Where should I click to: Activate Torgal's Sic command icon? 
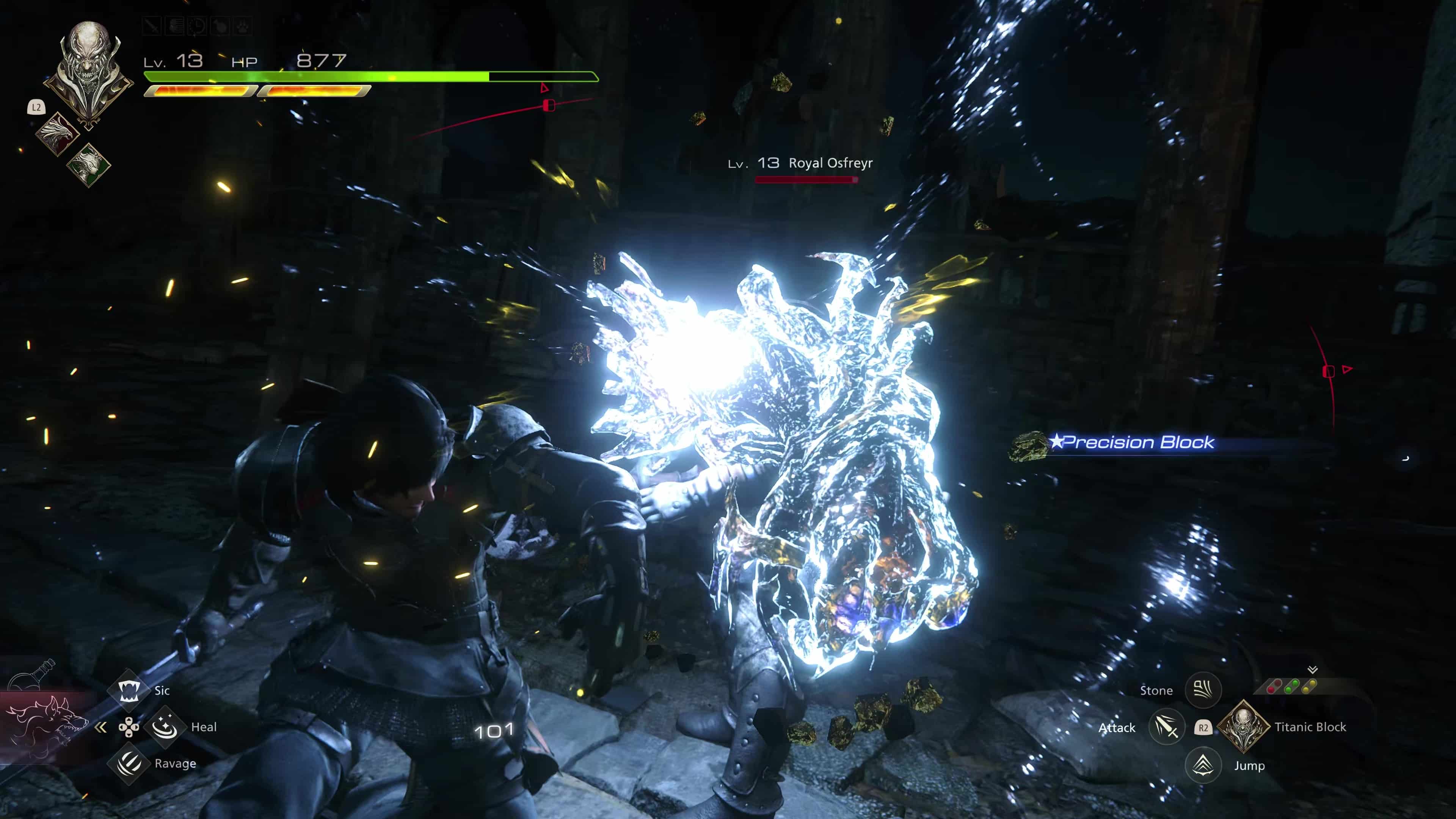[x=129, y=690]
